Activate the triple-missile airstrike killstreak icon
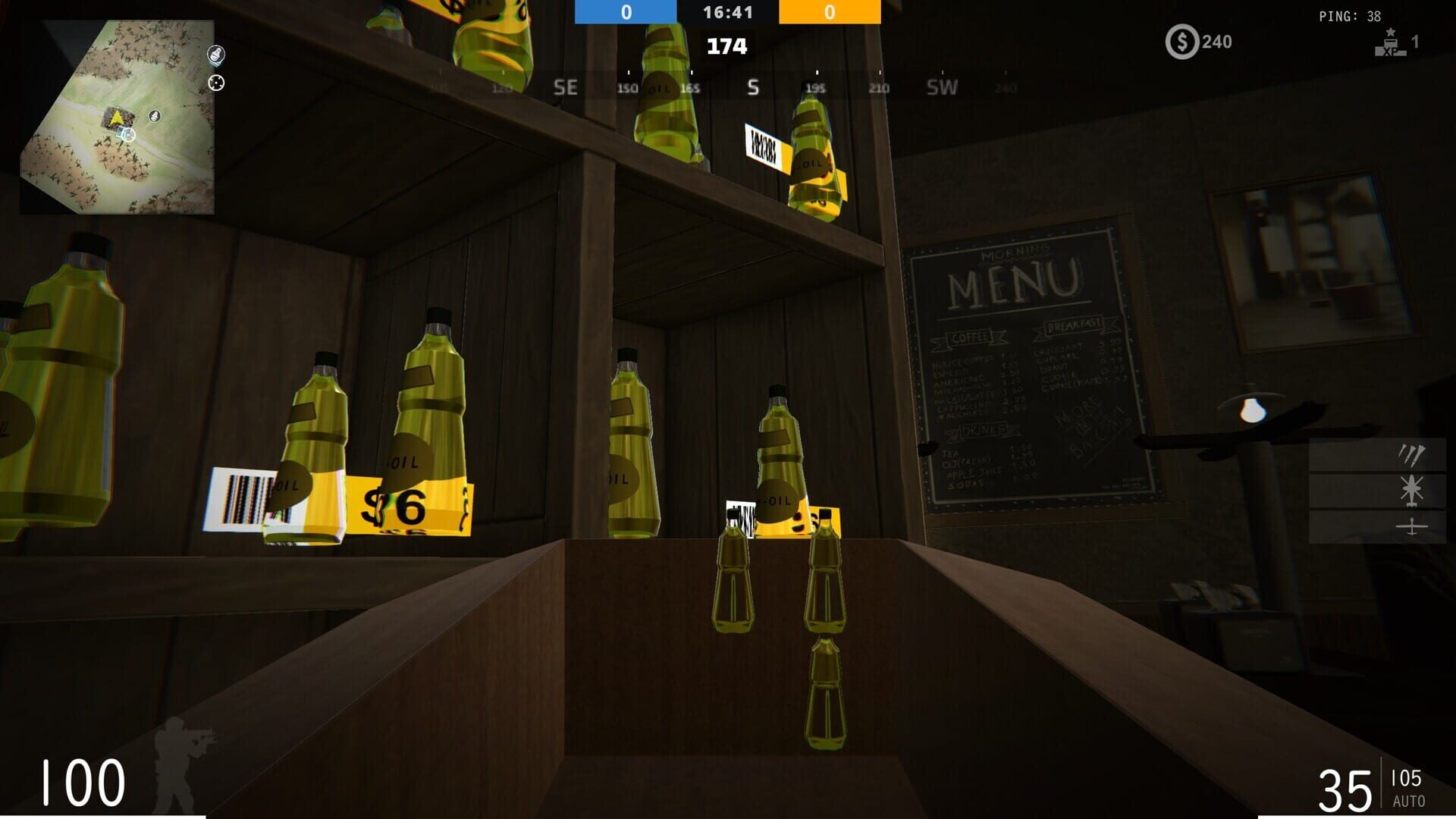The image size is (1456, 819). click(x=1411, y=454)
